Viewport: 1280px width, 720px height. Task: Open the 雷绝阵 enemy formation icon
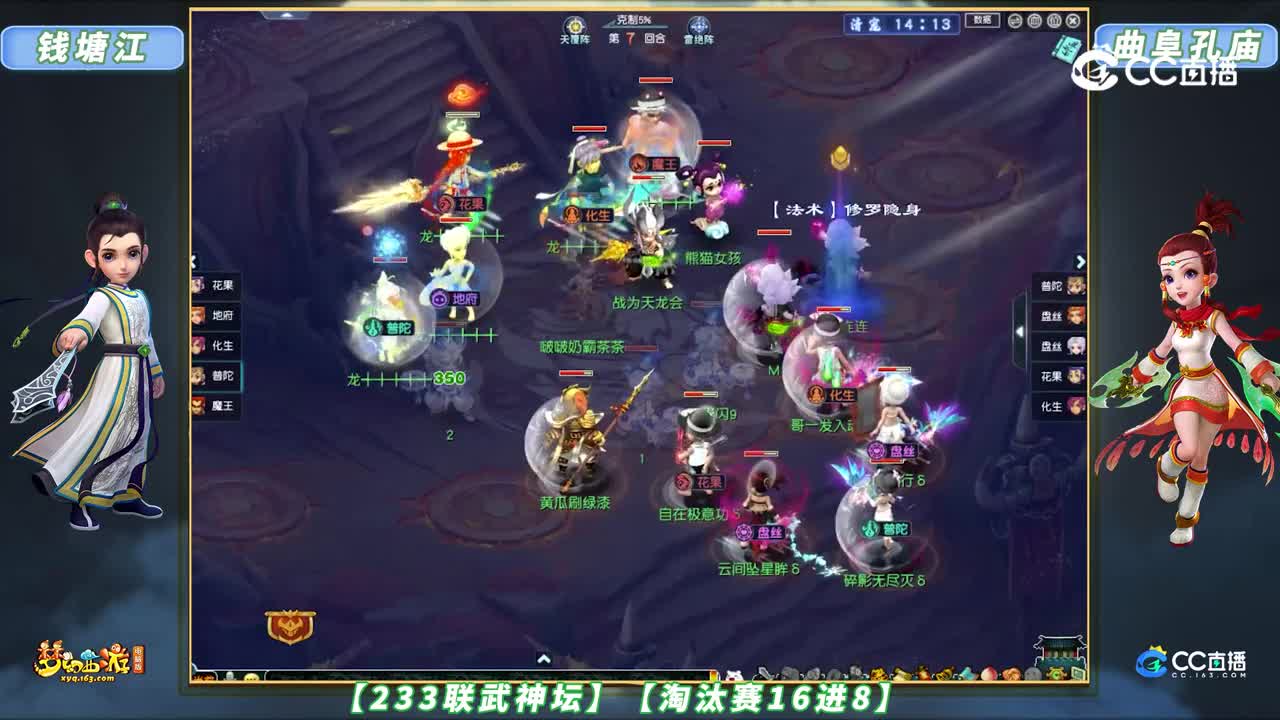(x=698, y=27)
